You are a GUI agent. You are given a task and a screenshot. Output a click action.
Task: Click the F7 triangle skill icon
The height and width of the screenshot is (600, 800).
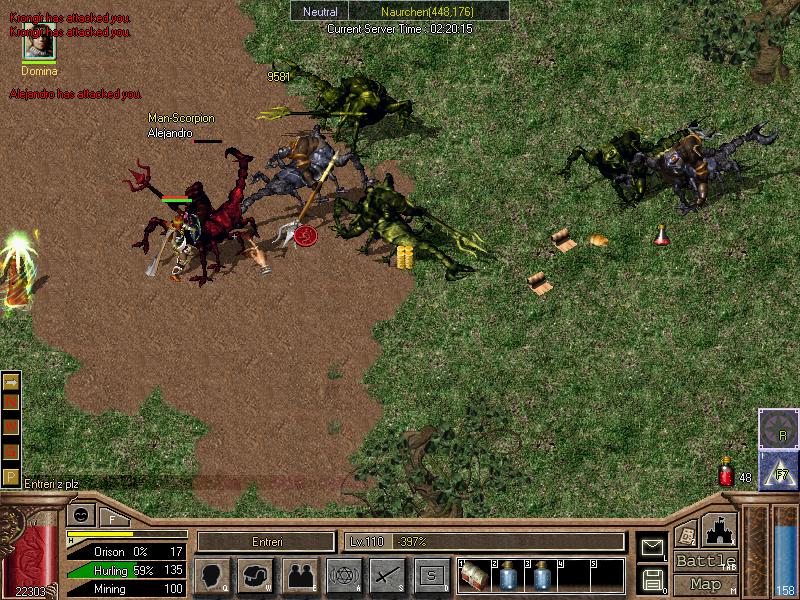click(778, 470)
